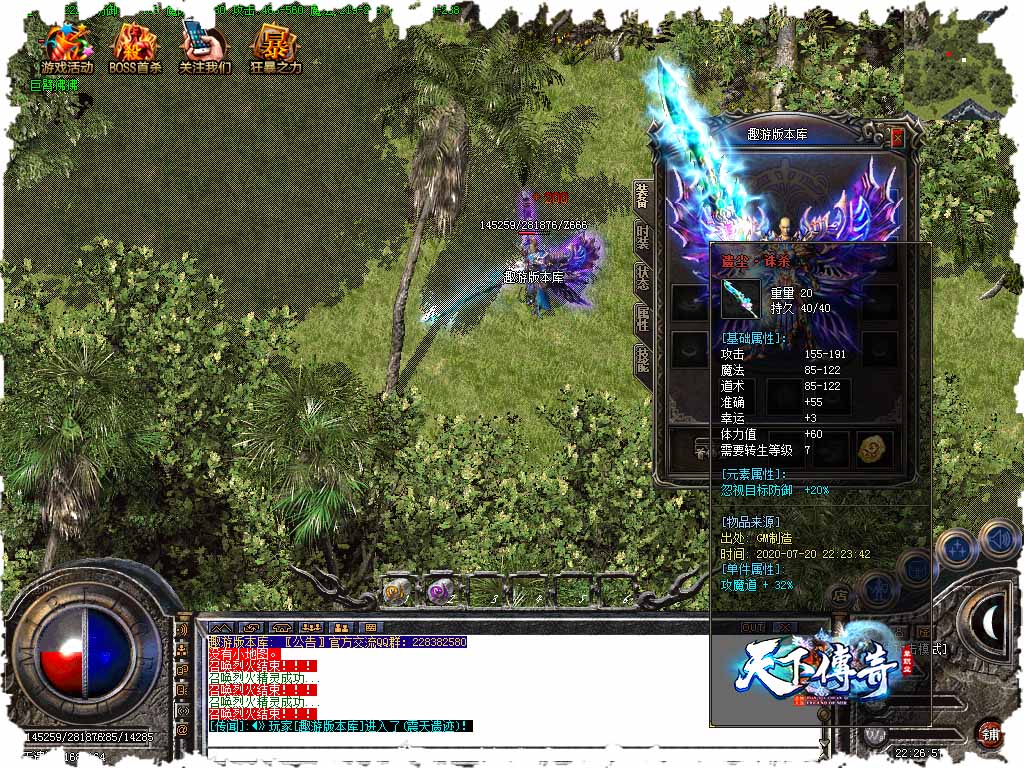Click the first chat filter button above chat
The image size is (1024, 768).
pos(220,628)
